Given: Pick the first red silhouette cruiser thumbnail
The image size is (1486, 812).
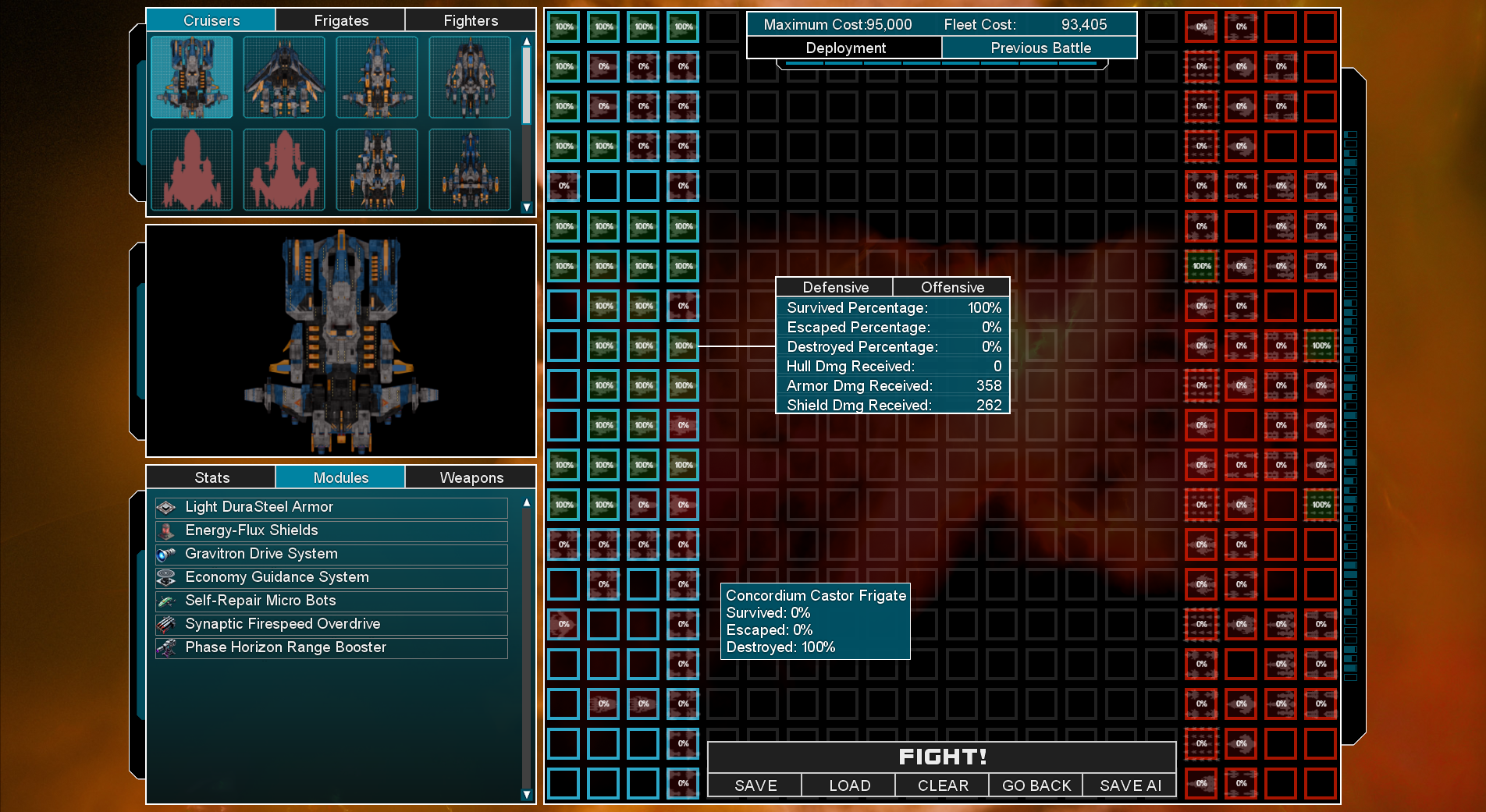Looking at the screenshot, I should (x=192, y=170).
